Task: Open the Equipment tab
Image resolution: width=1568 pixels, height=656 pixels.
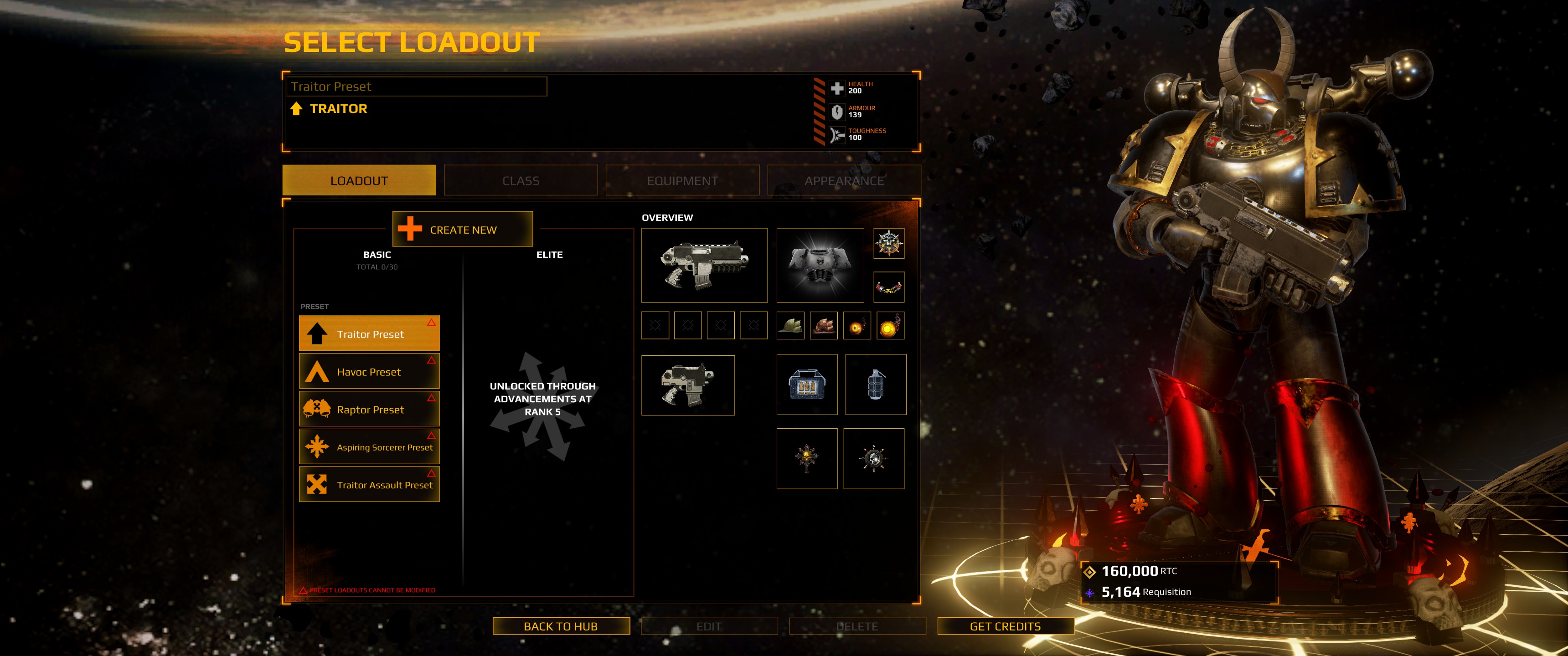Action: click(682, 181)
